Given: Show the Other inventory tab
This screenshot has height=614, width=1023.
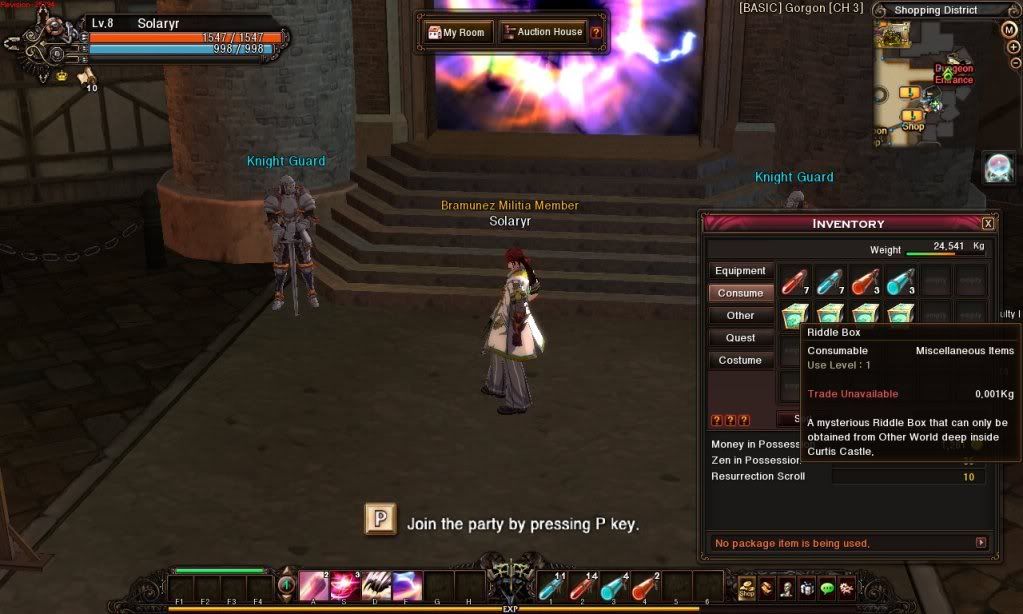Looking at the screenshot, I should pos(740,315).
